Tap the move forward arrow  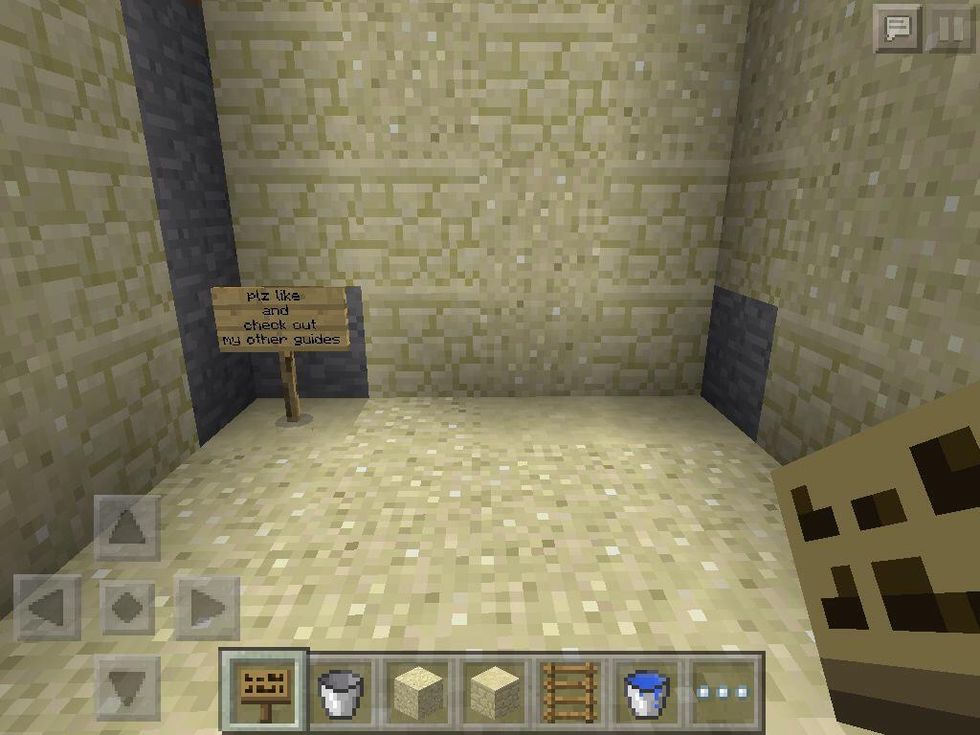tap(127, 528)
